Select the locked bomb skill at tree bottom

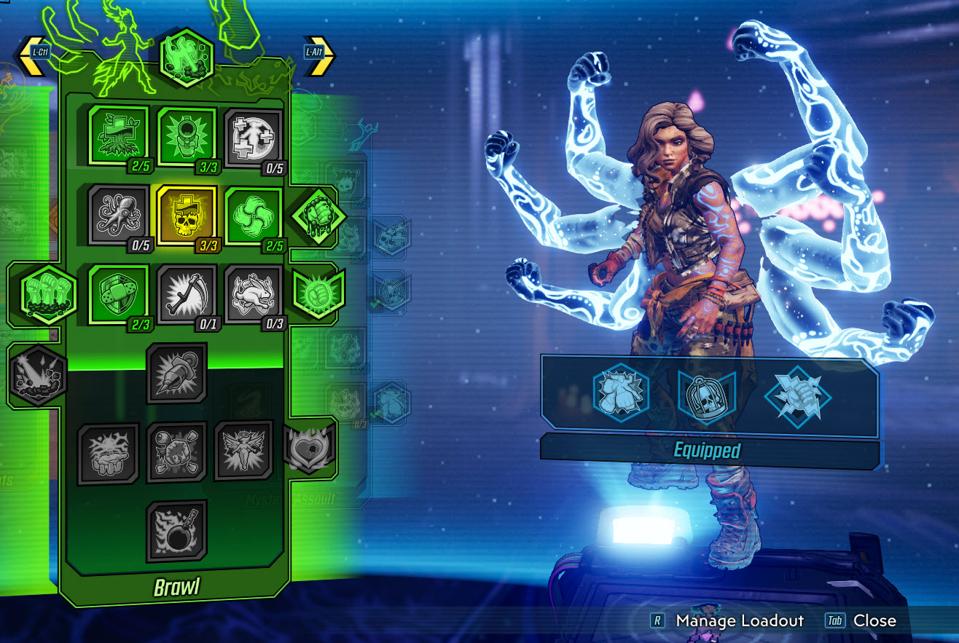click(177, 530)
